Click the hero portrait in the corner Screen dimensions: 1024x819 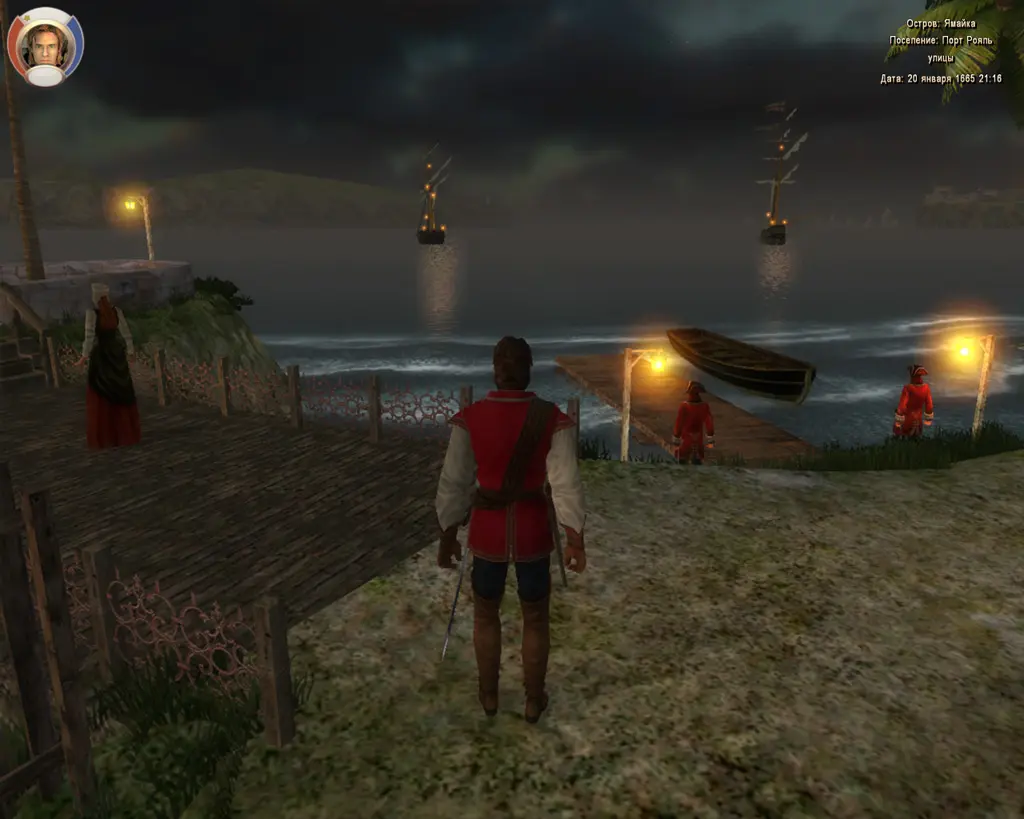coord(46,45)
